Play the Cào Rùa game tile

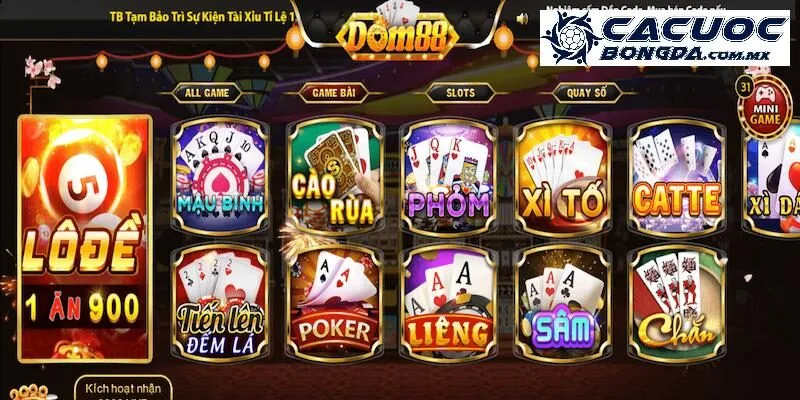[335, 176]
